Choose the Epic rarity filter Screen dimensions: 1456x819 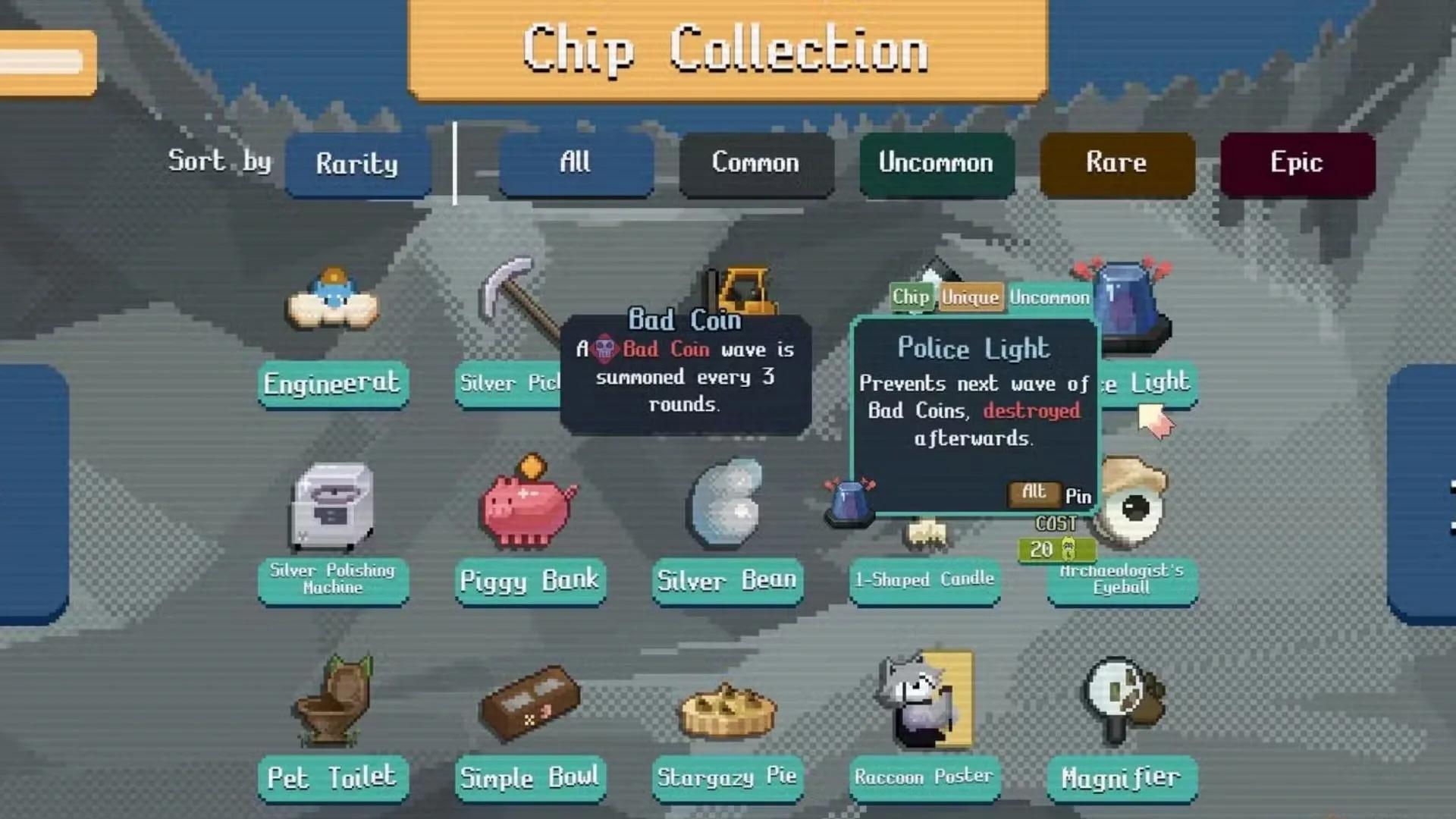pyautogui.click(x=1298, y=164)
